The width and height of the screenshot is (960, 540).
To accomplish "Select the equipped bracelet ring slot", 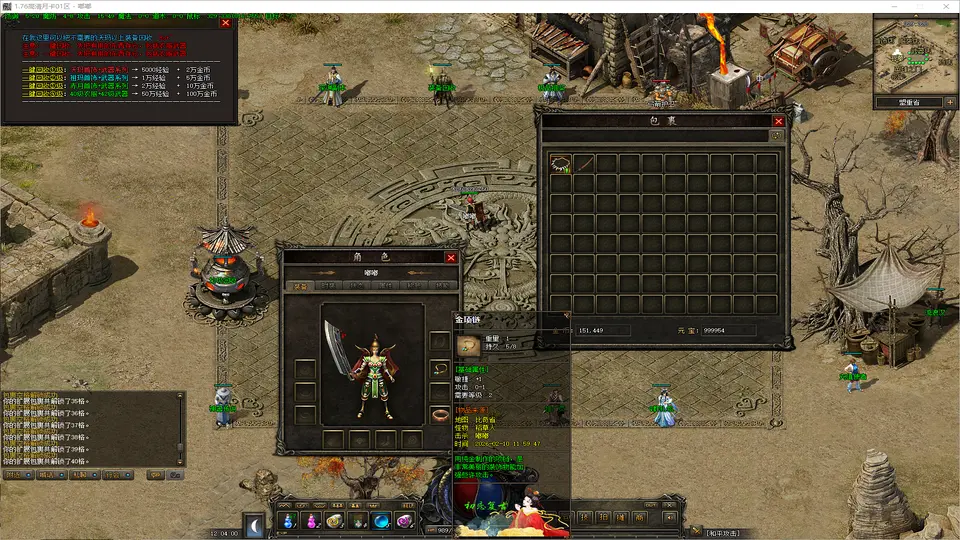I will [x=439, y=415].
